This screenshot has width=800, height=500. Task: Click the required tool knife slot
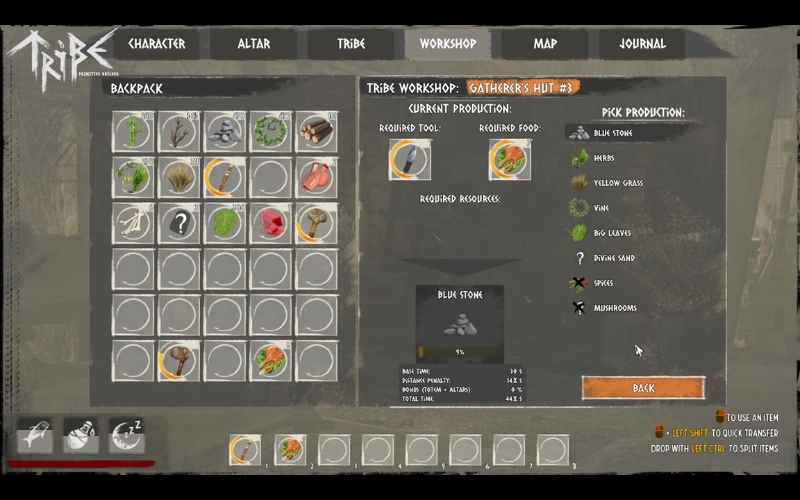pyautogui.click(x=409, y=160)
